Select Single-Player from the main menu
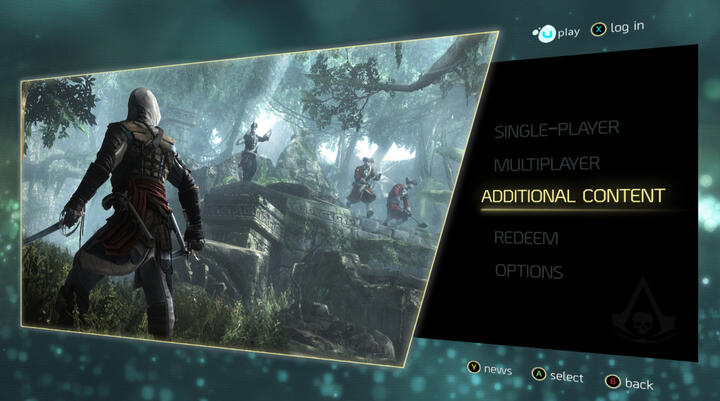The height and width of the screenshot is (401, 720). [x=557, y=129]
